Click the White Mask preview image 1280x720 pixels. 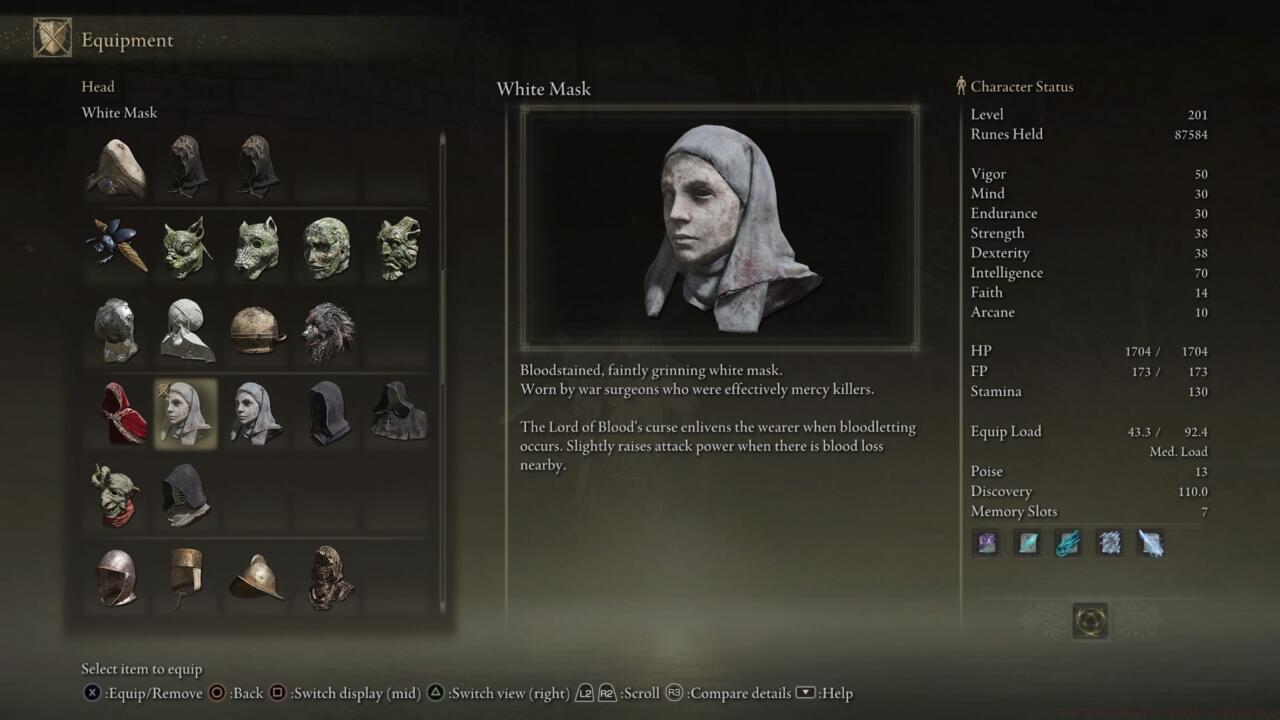point(719,225)
